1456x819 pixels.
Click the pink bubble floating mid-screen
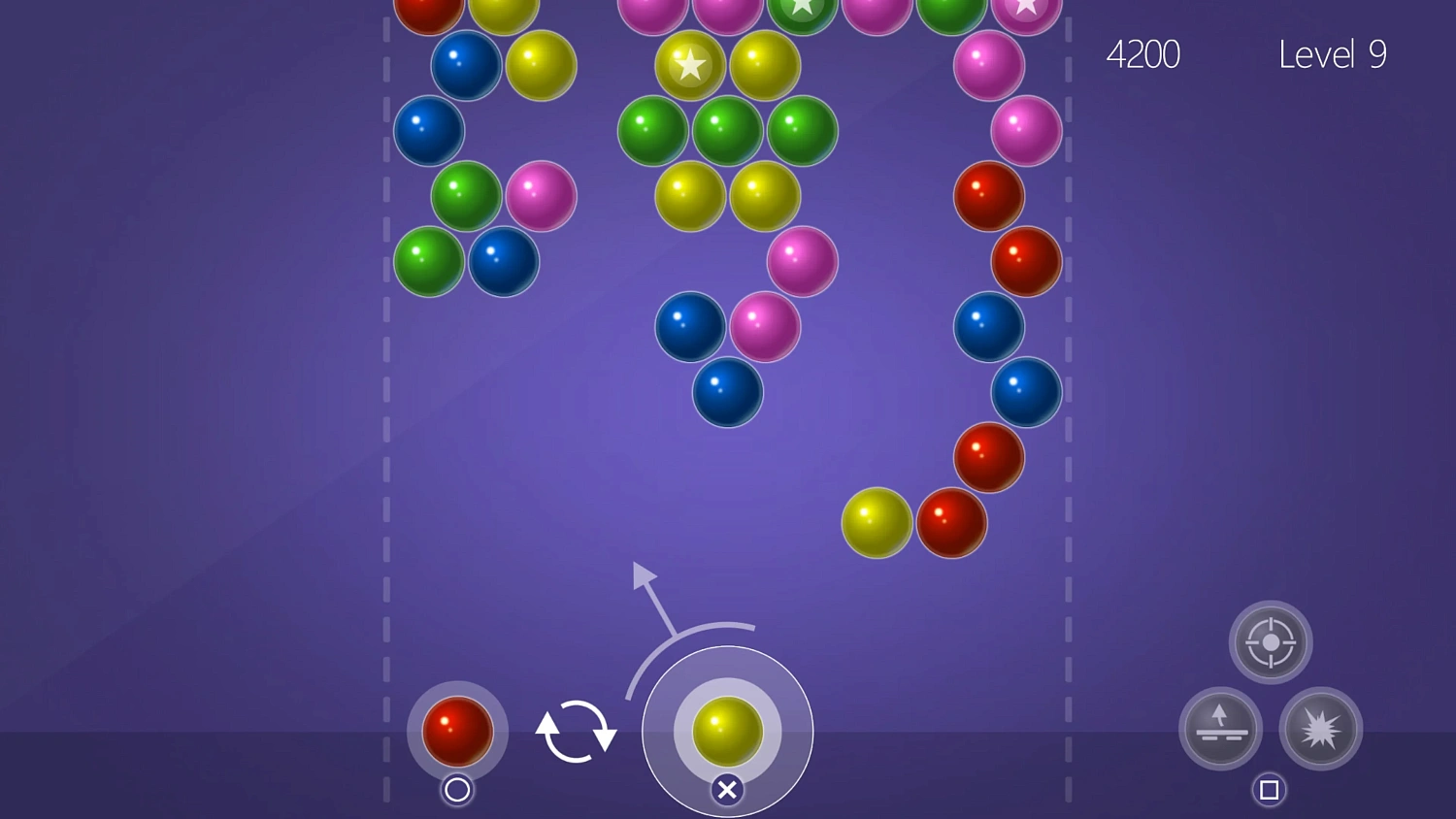tap(802, 261)
